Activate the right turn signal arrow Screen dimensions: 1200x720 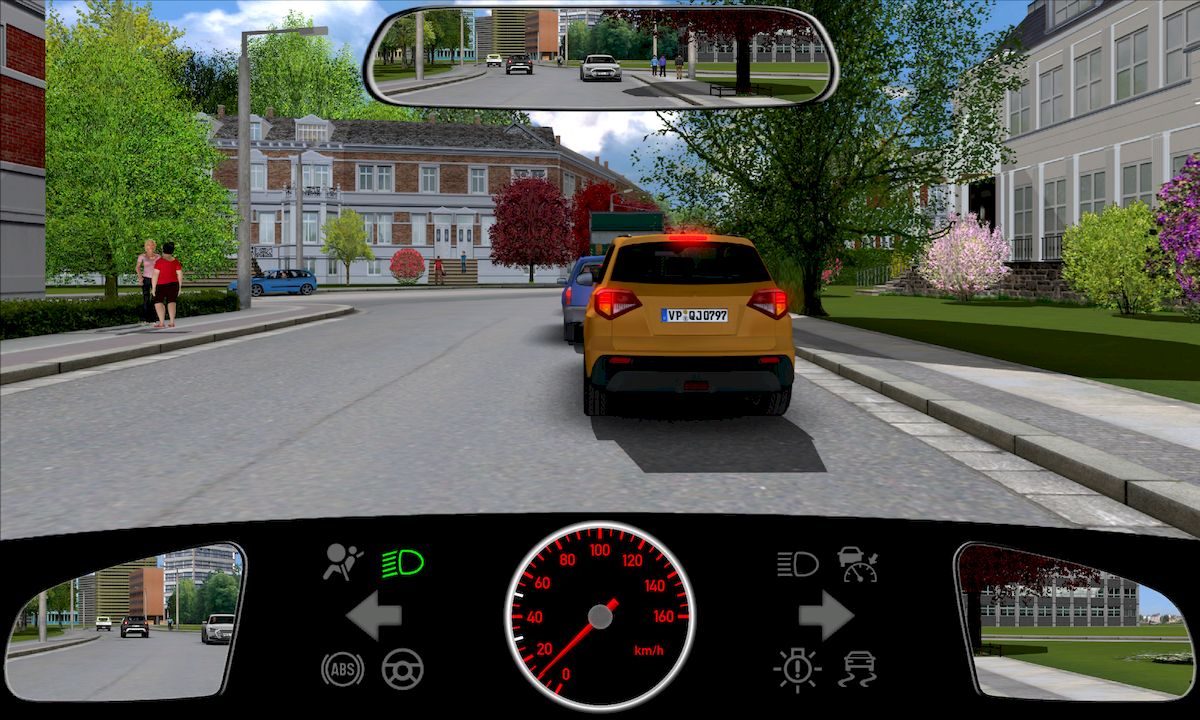click(x=826, y=616)
